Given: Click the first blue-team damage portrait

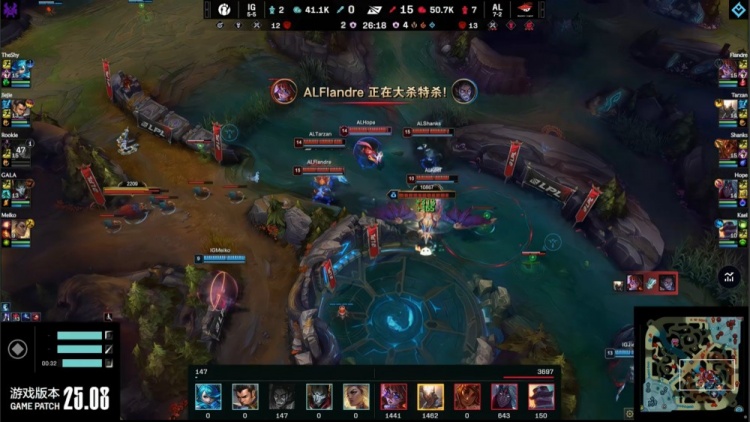Looking at the screenshot, I should pyautogui.click(x=208, y=396).
